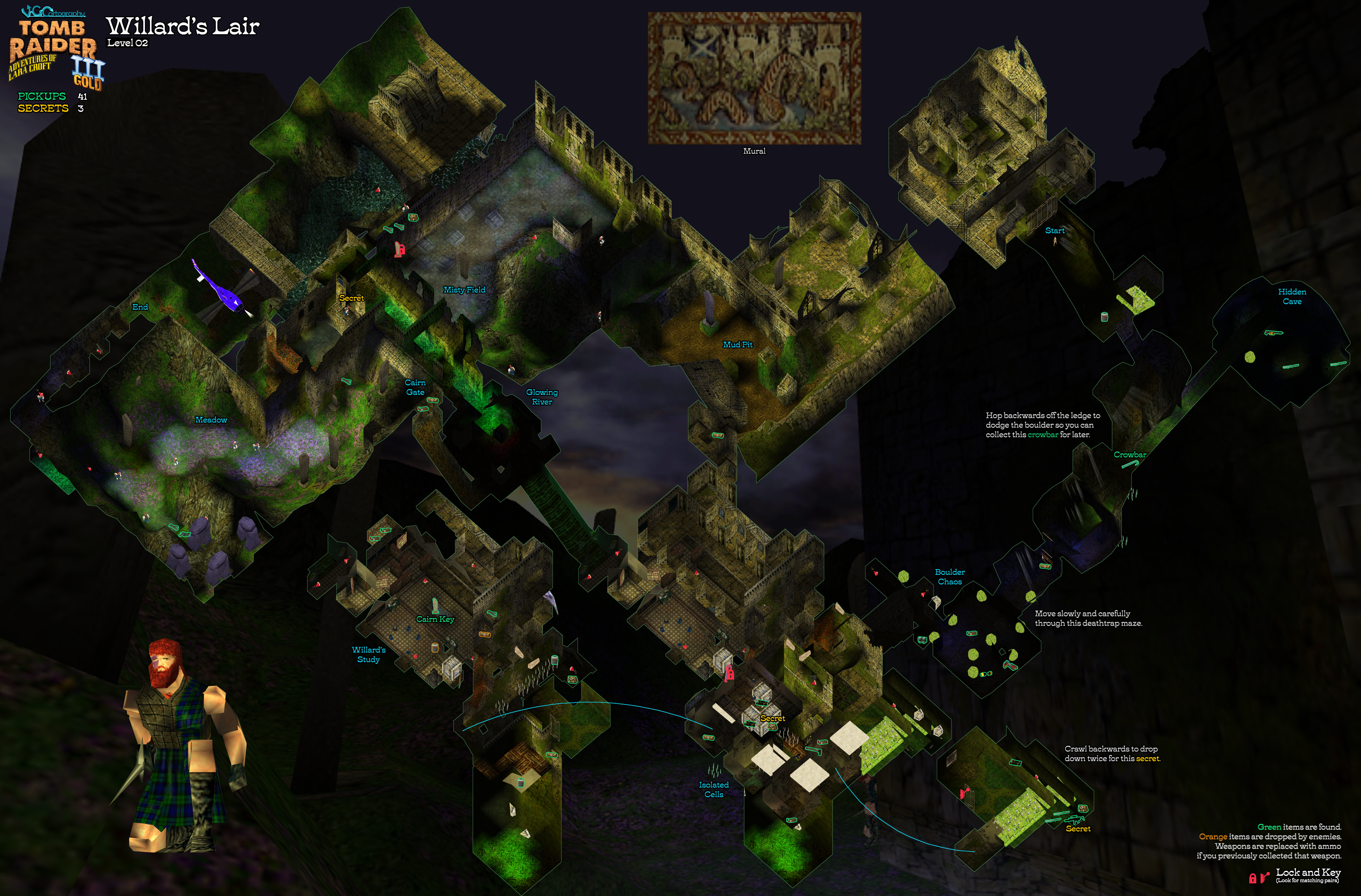Choose the Glowing River label

point(542,397)
